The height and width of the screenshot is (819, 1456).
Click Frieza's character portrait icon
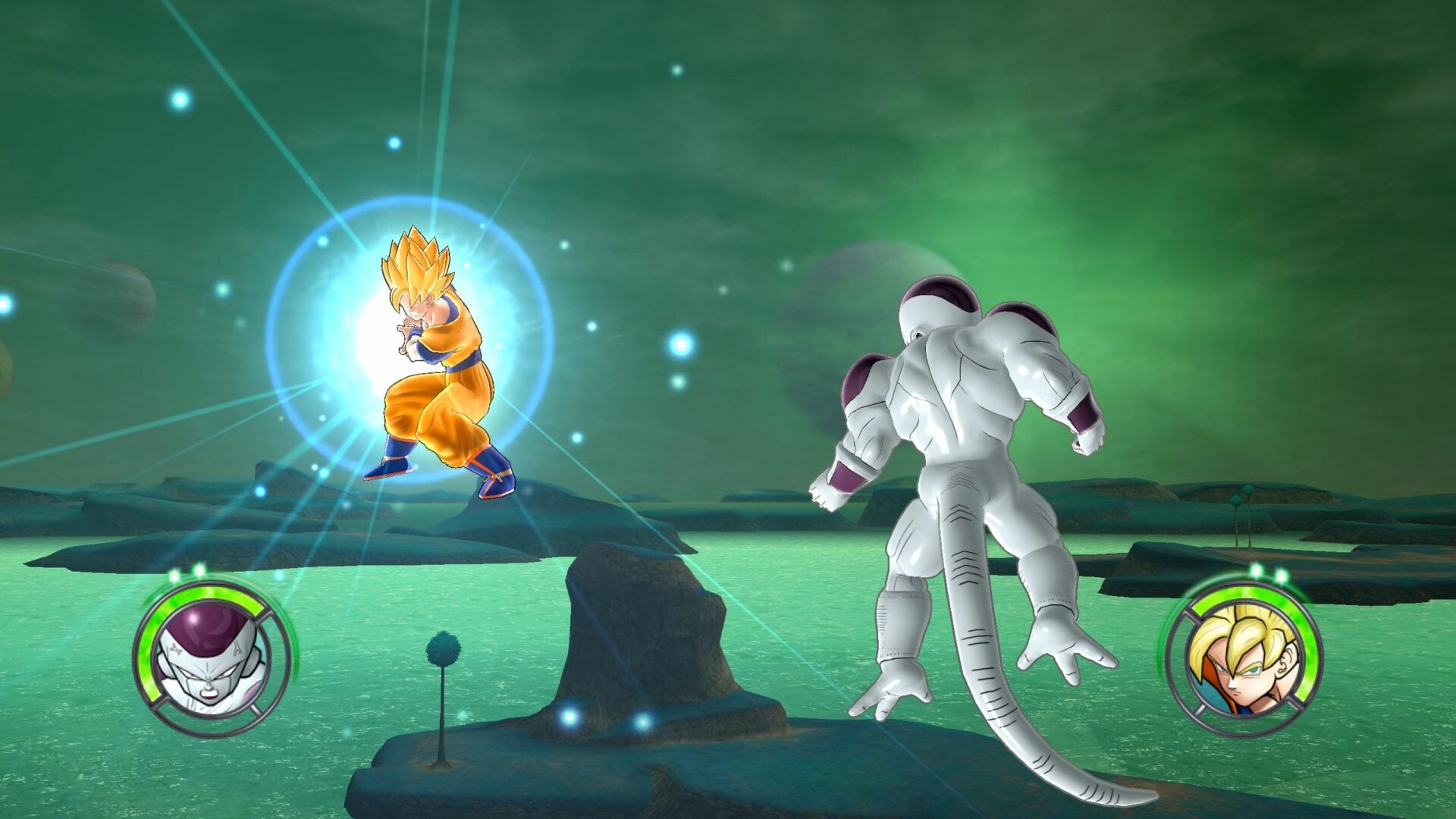209,660
